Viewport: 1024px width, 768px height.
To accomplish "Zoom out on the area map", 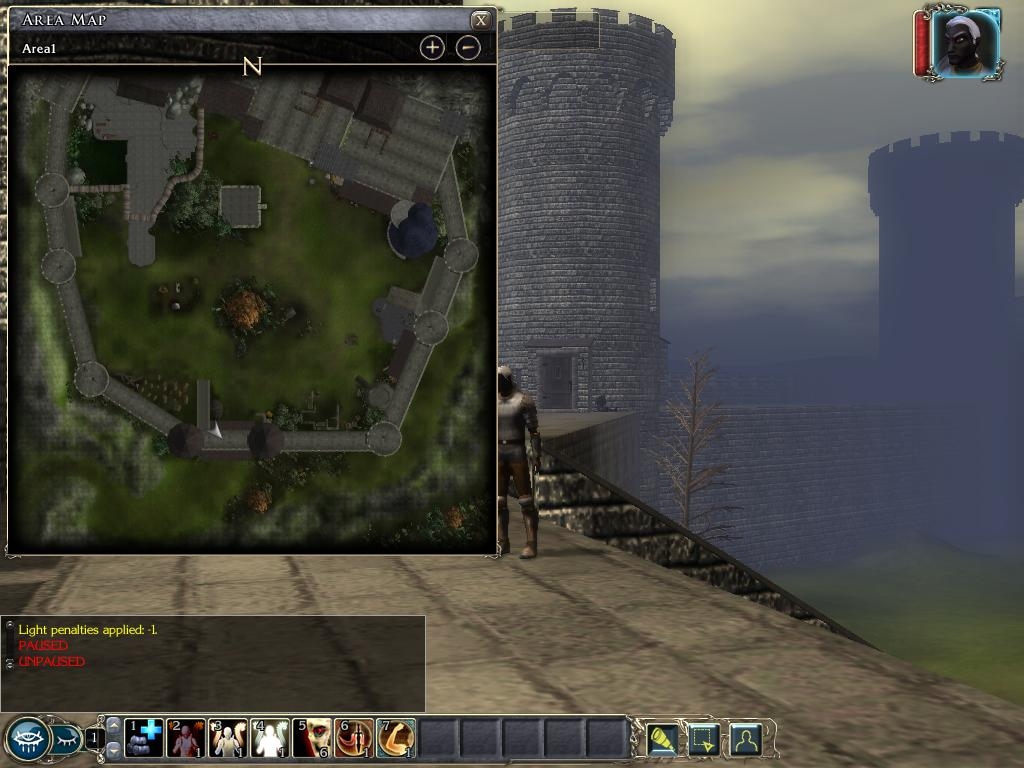I will coord(468,47).
